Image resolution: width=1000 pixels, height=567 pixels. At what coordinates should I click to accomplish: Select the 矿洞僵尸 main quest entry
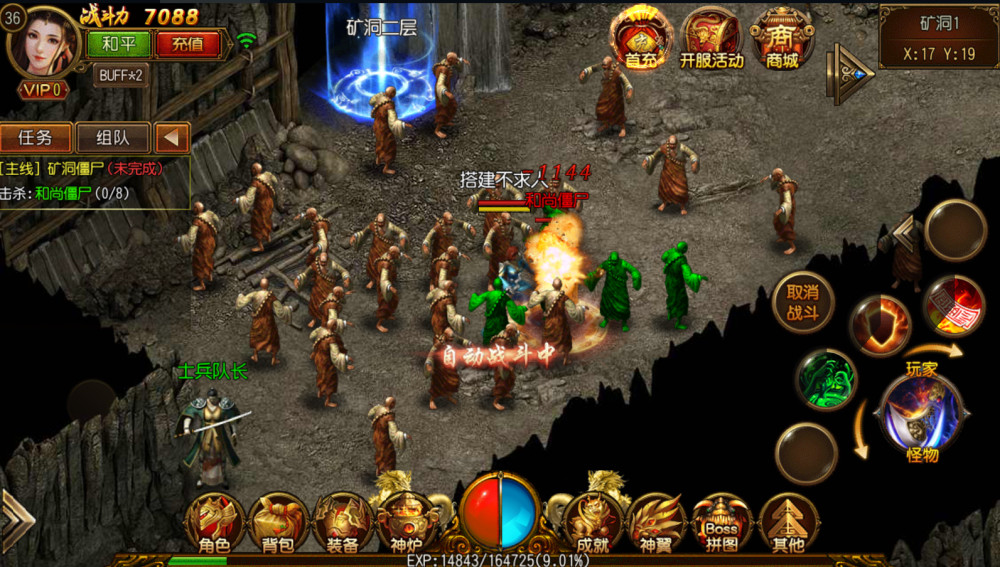pos(95,169)
